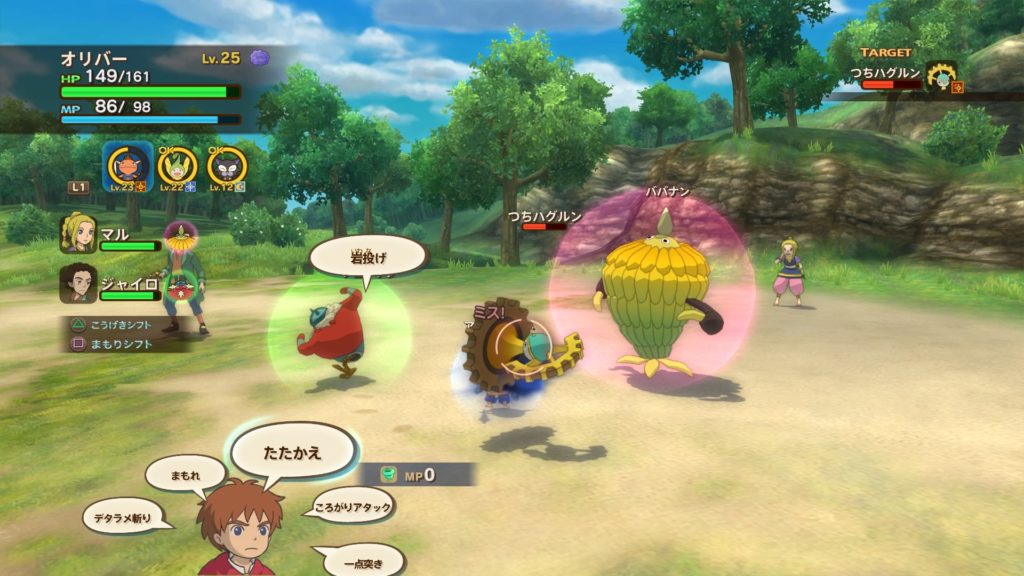
Task: Click Oliver's purple status orb icon
Action: coord(259,58)
